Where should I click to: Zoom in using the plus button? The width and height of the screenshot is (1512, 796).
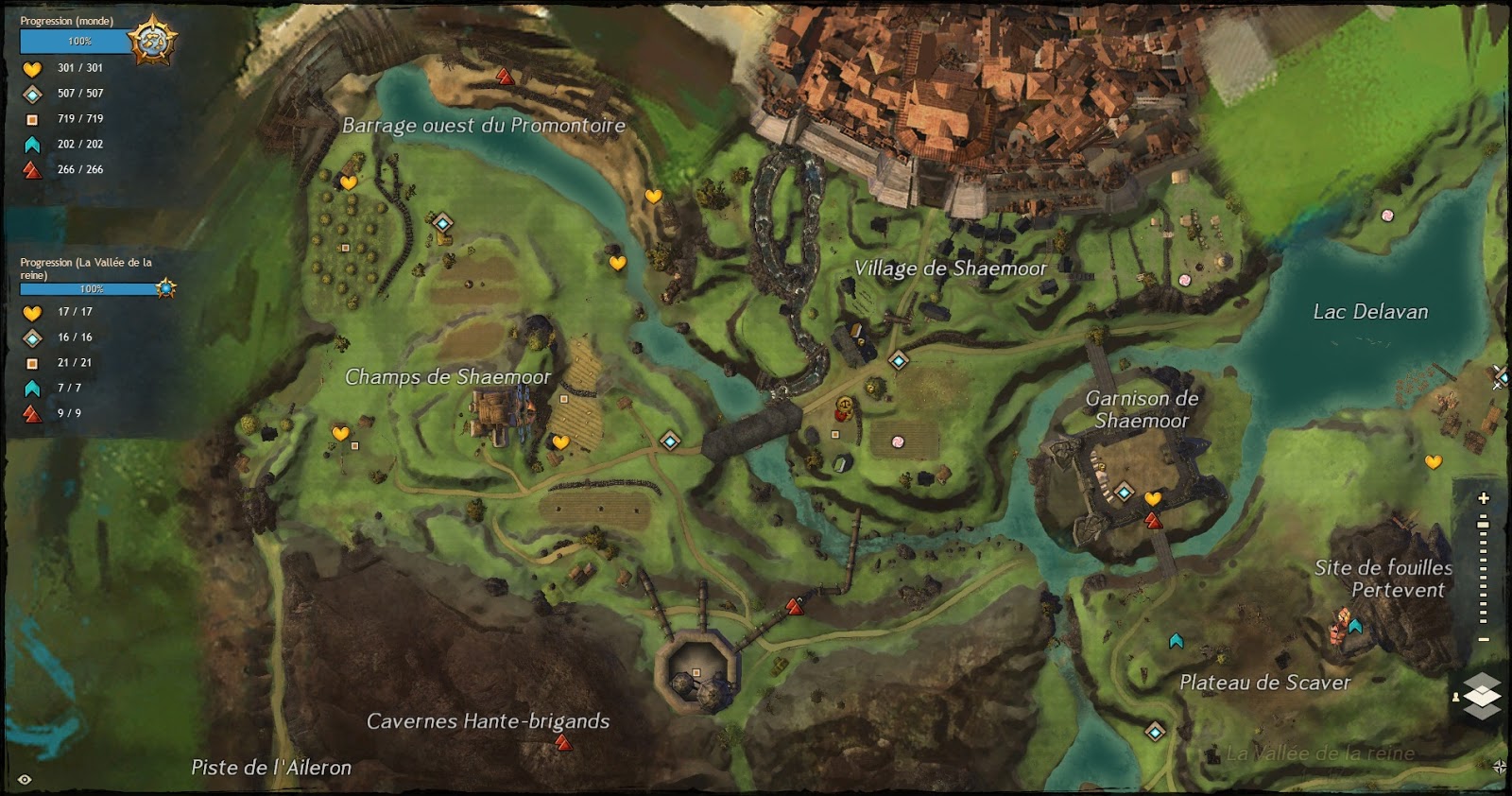click(x=1482, y=499)
